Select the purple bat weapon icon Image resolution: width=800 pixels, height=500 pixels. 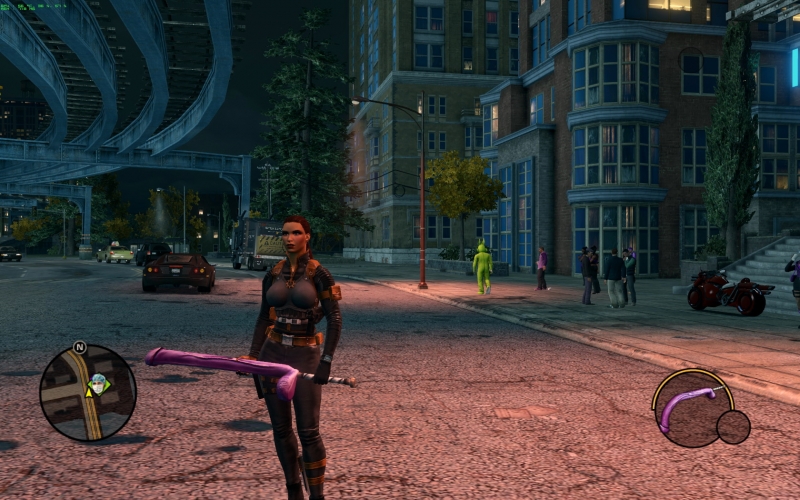click(689, 405)
